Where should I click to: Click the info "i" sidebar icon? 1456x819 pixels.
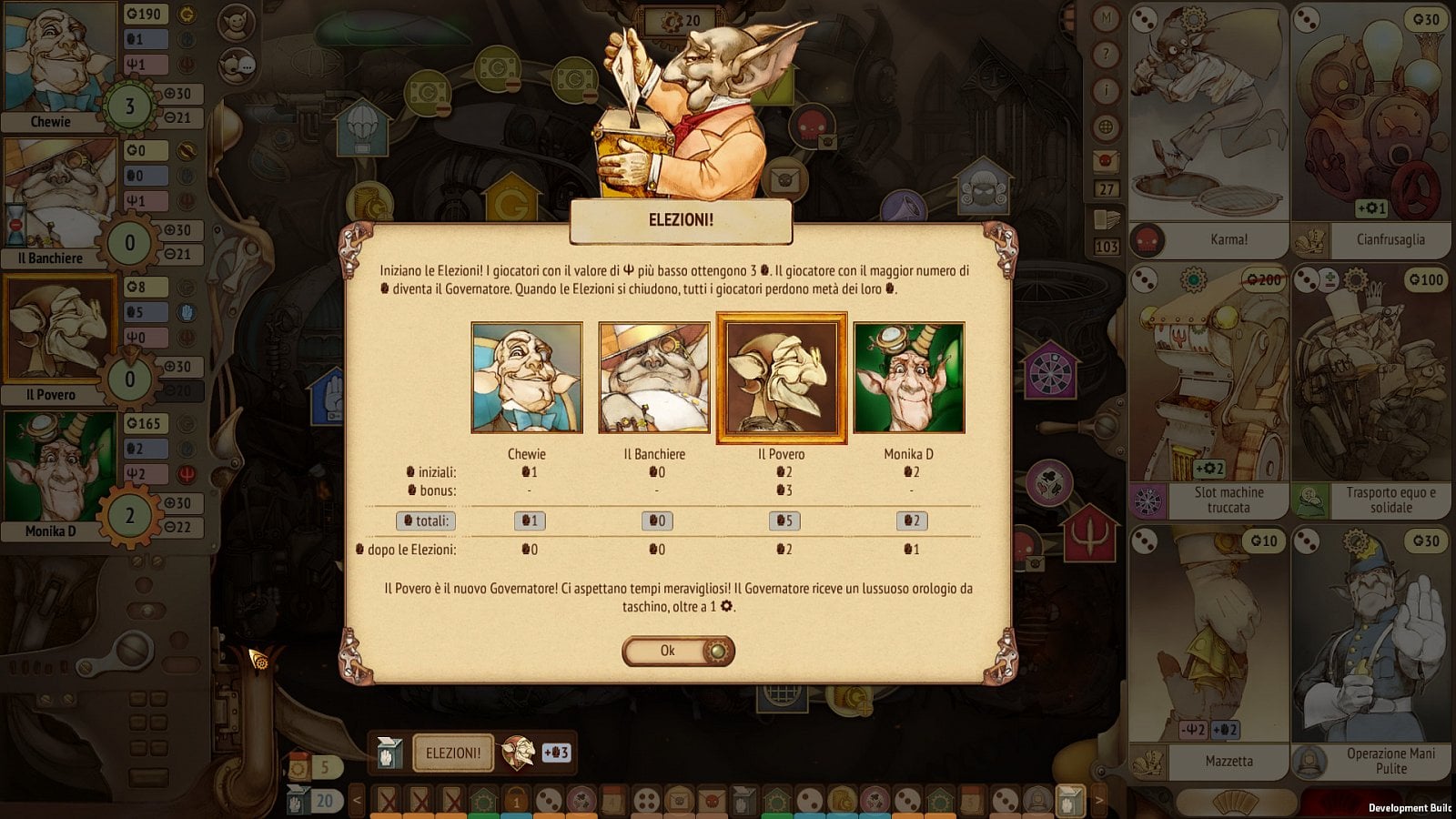(x=1106, y=90)
